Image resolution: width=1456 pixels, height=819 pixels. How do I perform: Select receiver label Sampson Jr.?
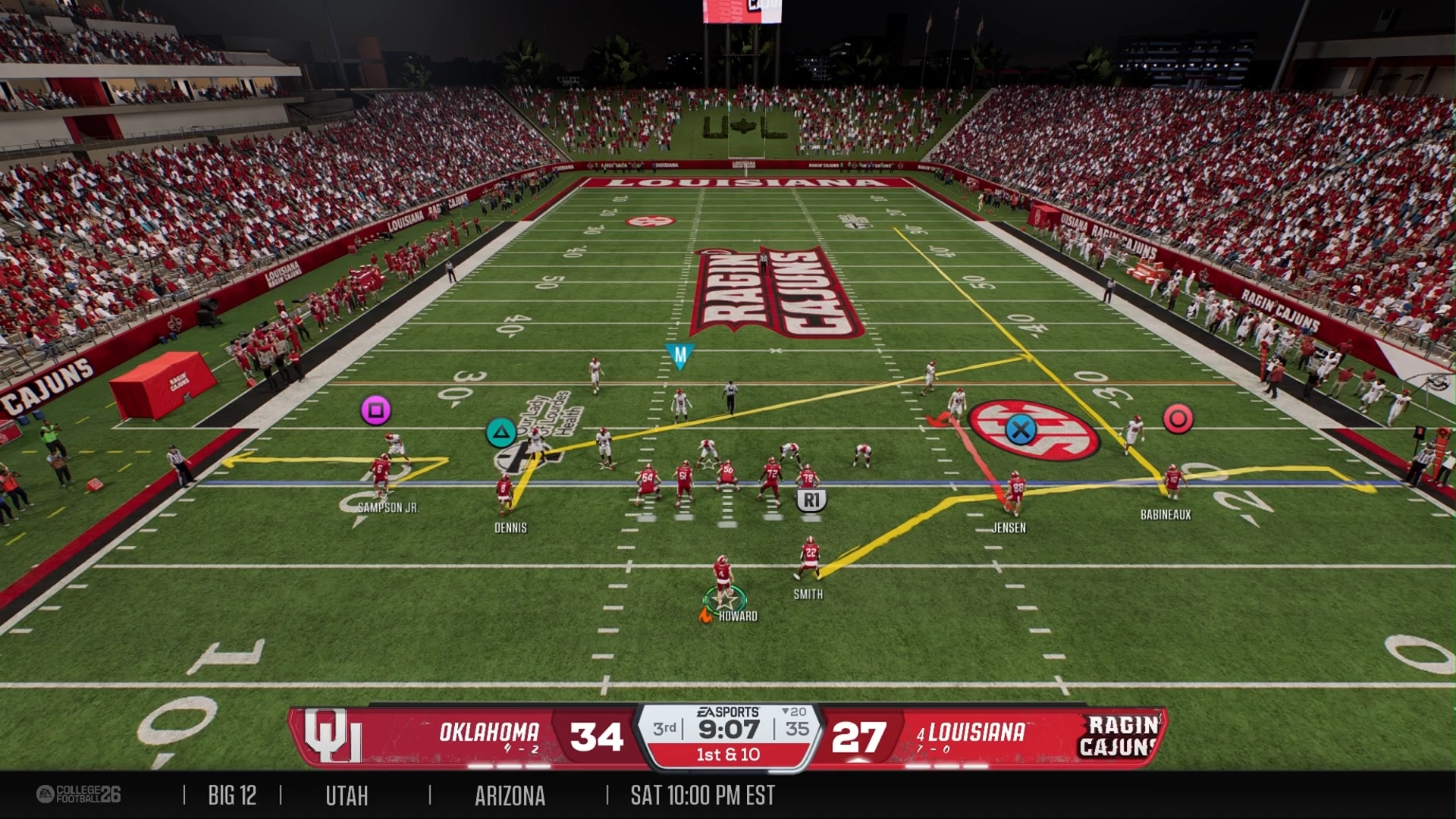(388, 507)
